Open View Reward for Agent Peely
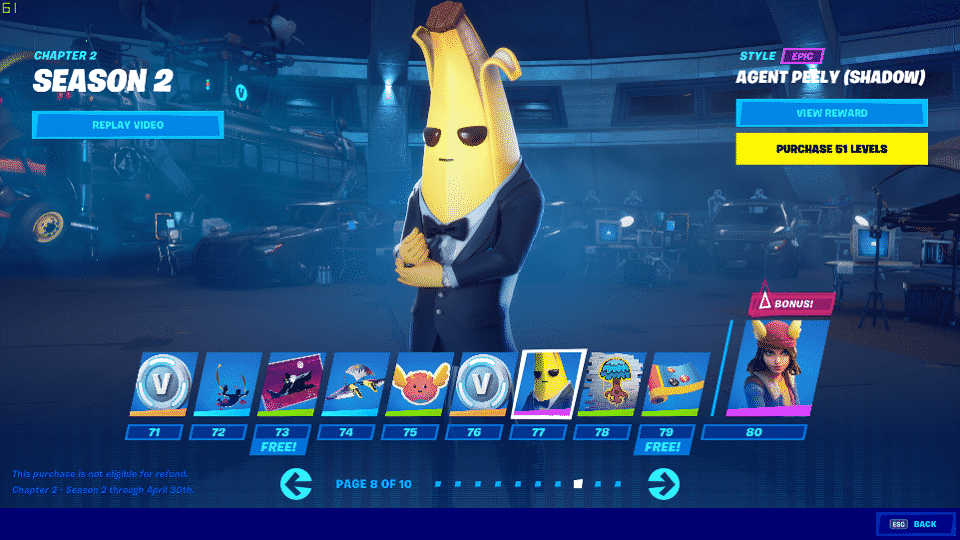The width and height of the screenshot is (960, 540). click(x=831, y=113)
